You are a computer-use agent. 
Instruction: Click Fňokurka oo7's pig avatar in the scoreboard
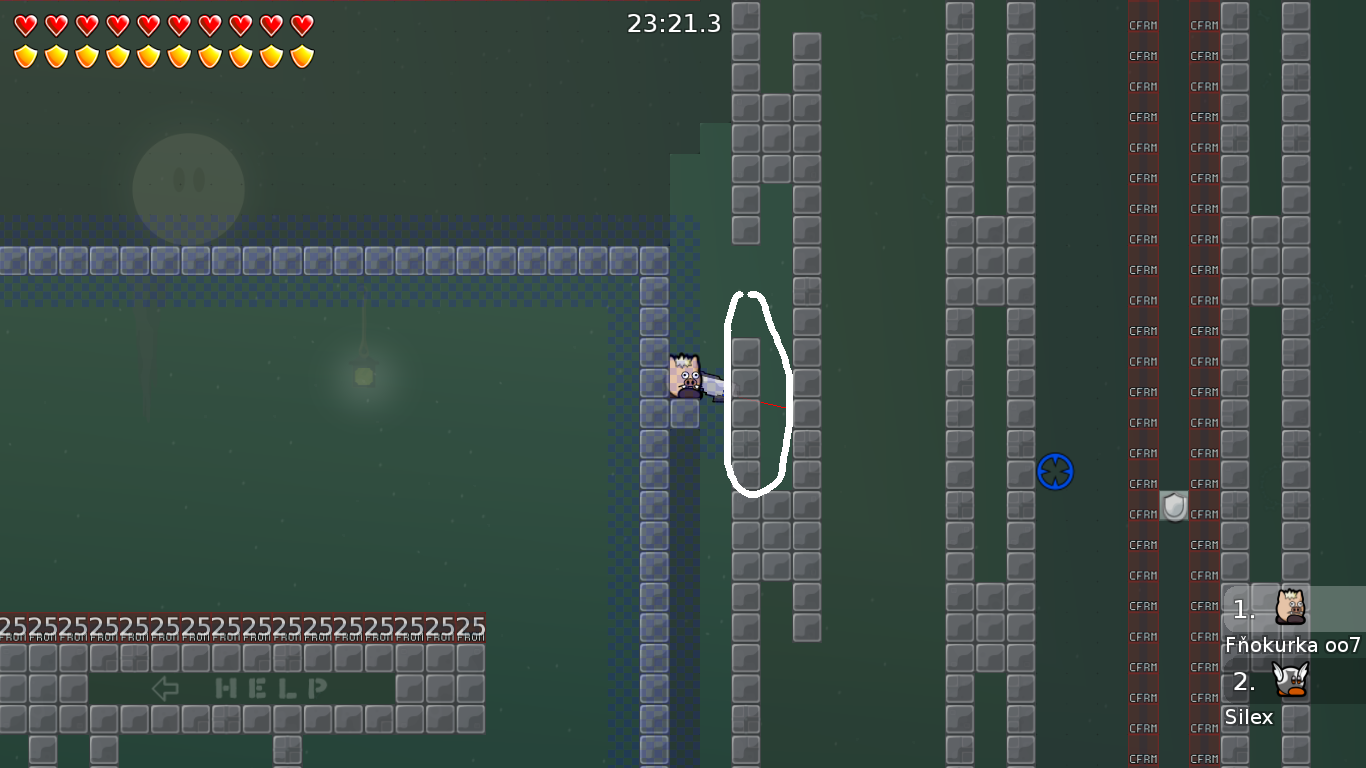[x=1290, y=608]
